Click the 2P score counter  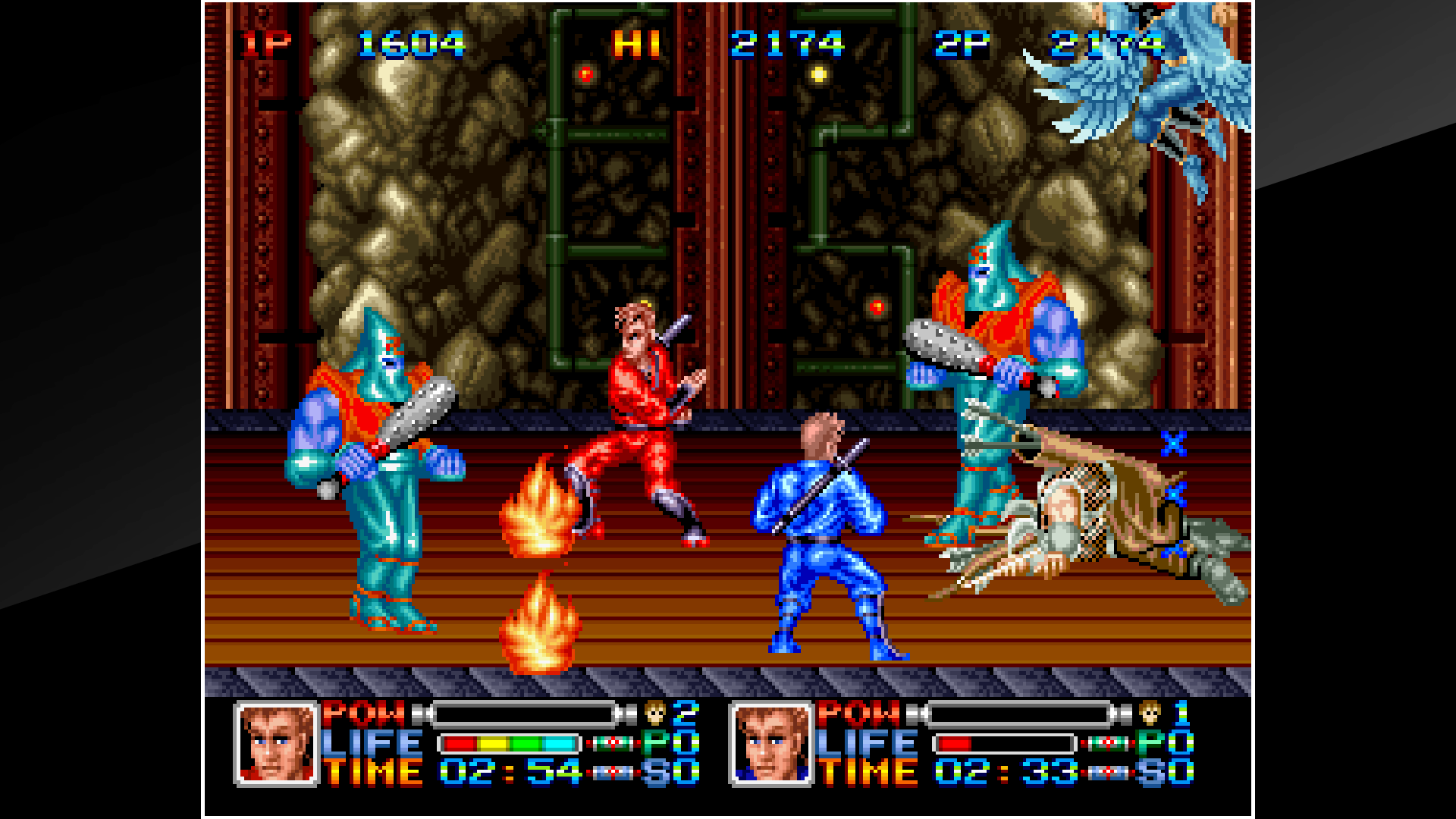1106,42
